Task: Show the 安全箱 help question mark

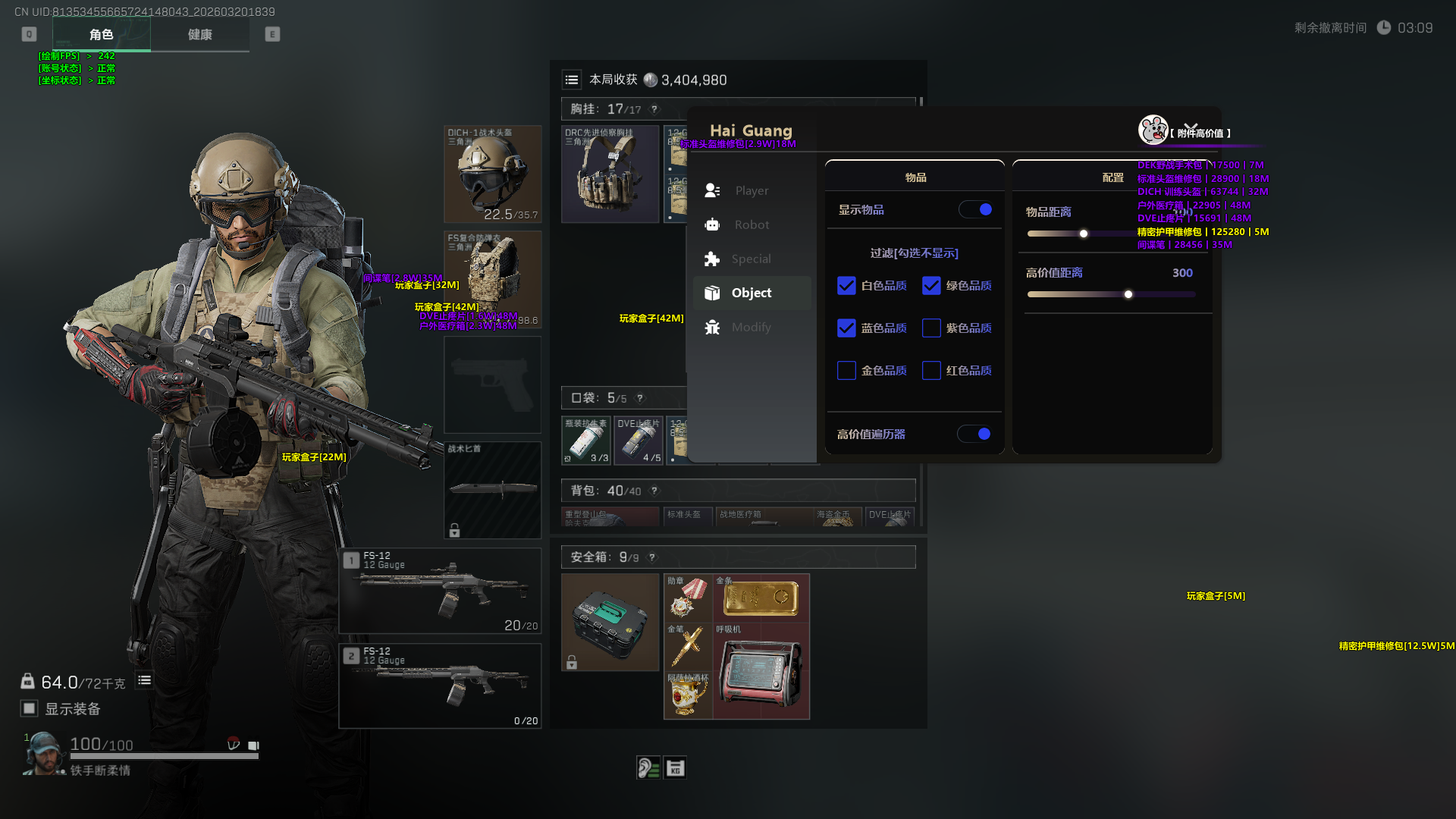Action: pos(652,557)
